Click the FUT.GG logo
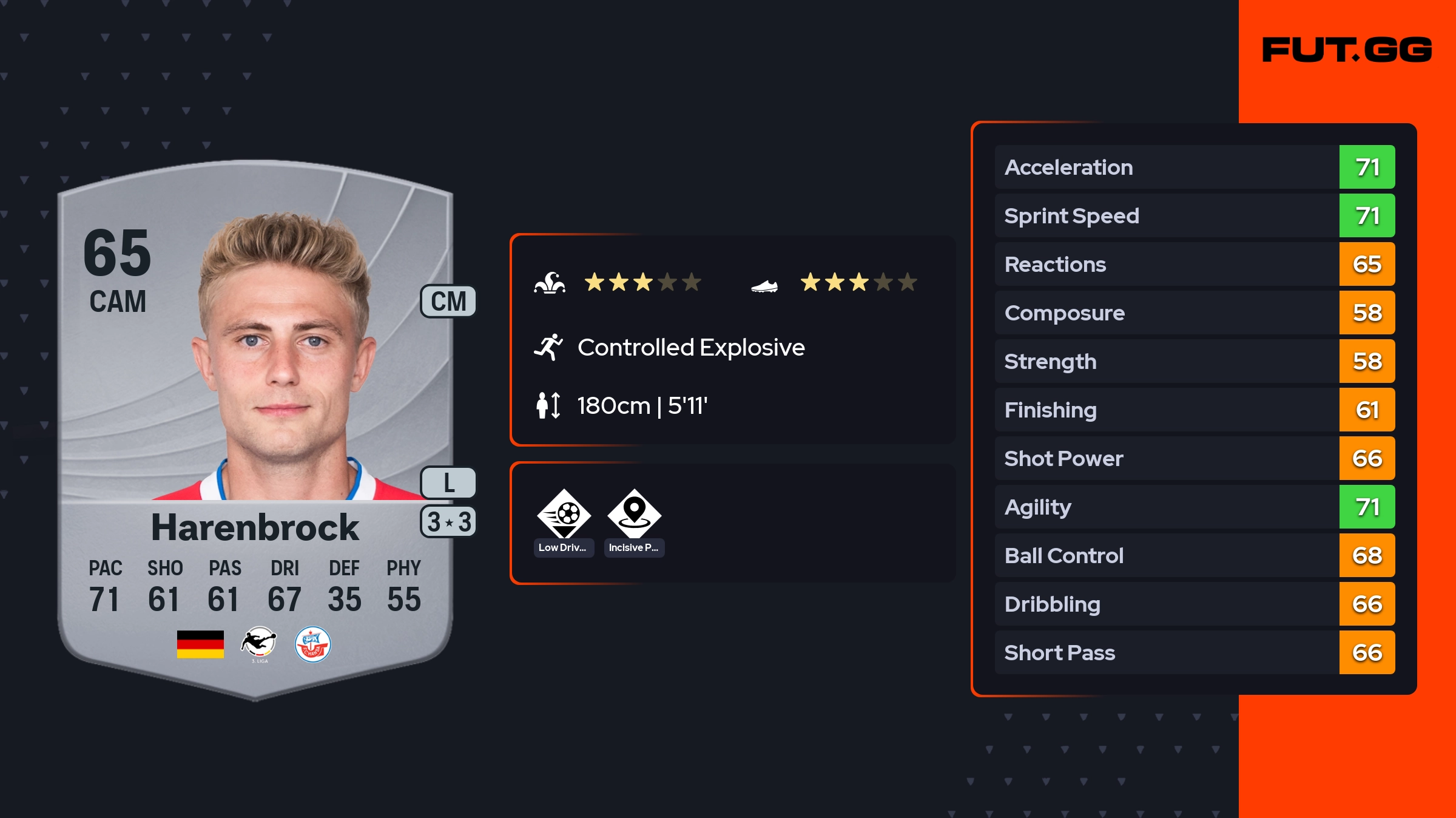 [1346, 50]
